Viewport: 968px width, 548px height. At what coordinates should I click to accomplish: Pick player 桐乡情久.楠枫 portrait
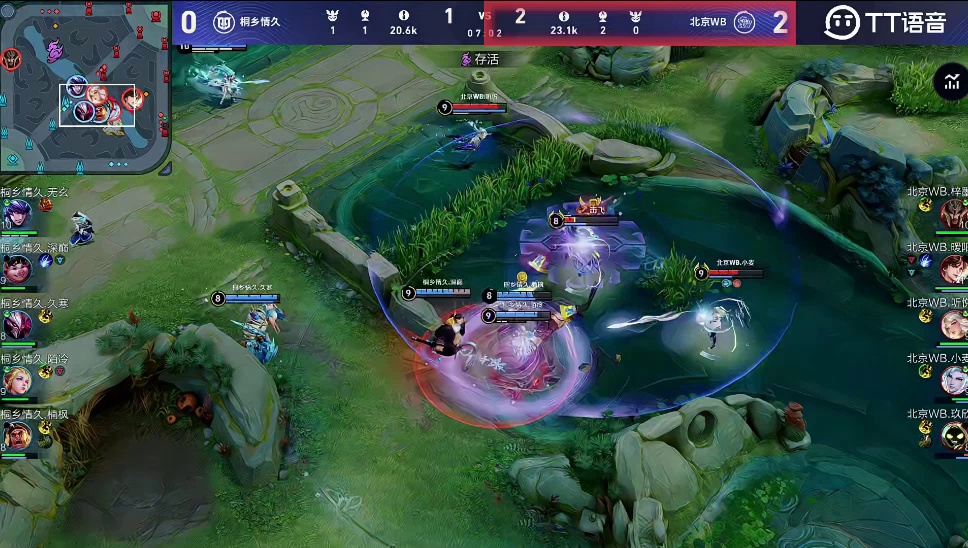click(17, 436)
